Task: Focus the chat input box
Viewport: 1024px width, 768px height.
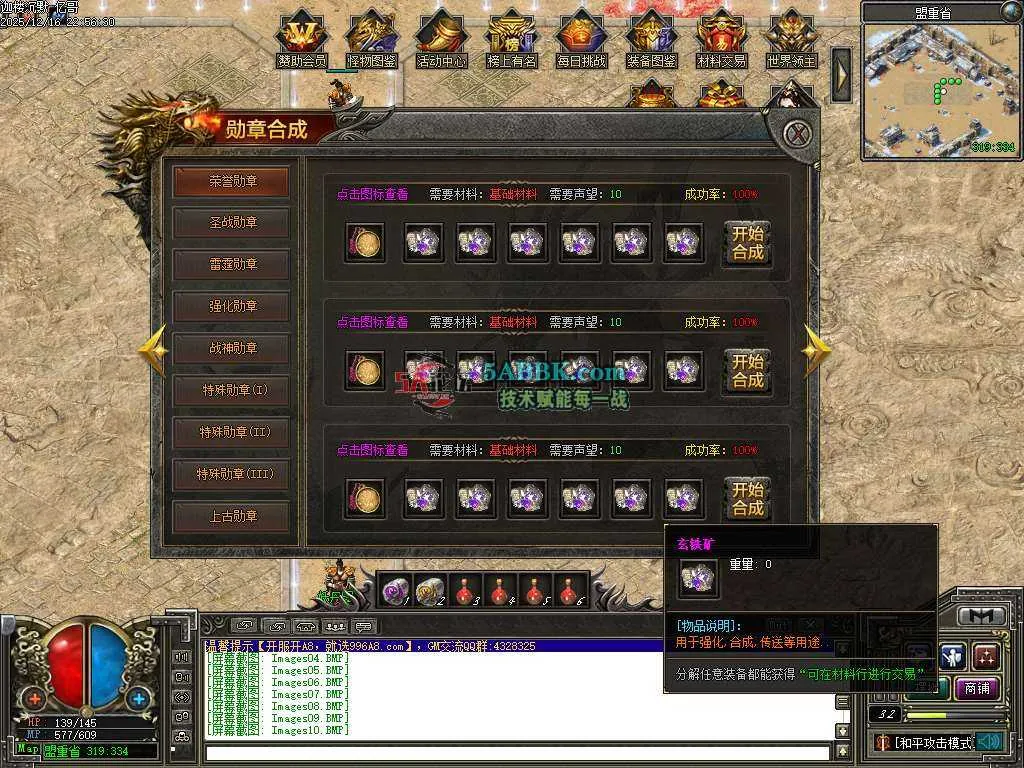Action: click(x=515, y=753)
